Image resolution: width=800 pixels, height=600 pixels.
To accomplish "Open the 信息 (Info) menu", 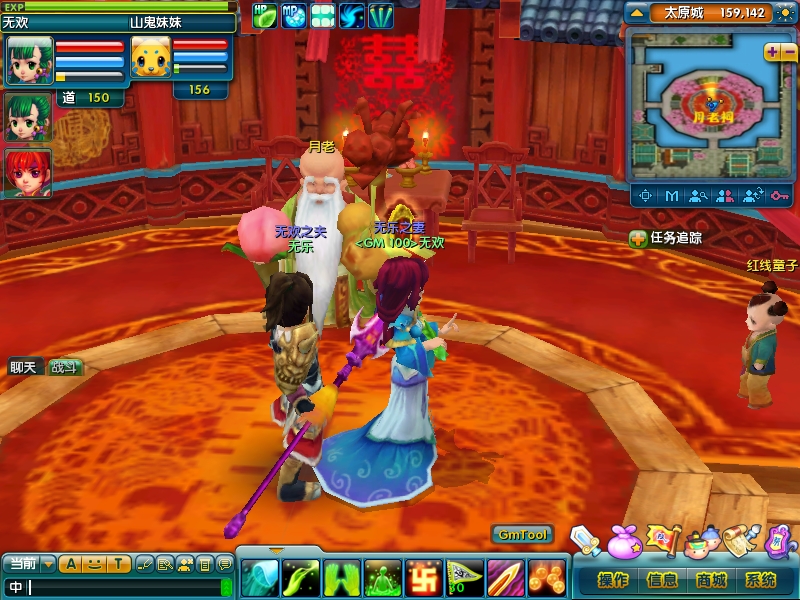I will tap(661, 580).
